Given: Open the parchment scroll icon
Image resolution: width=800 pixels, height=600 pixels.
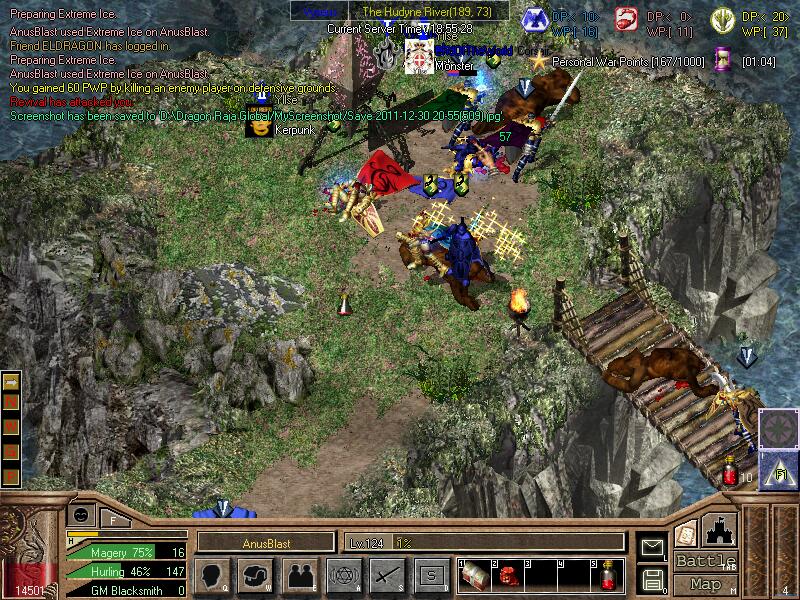Looking at the screenshot, I should (x=686, y=534).
